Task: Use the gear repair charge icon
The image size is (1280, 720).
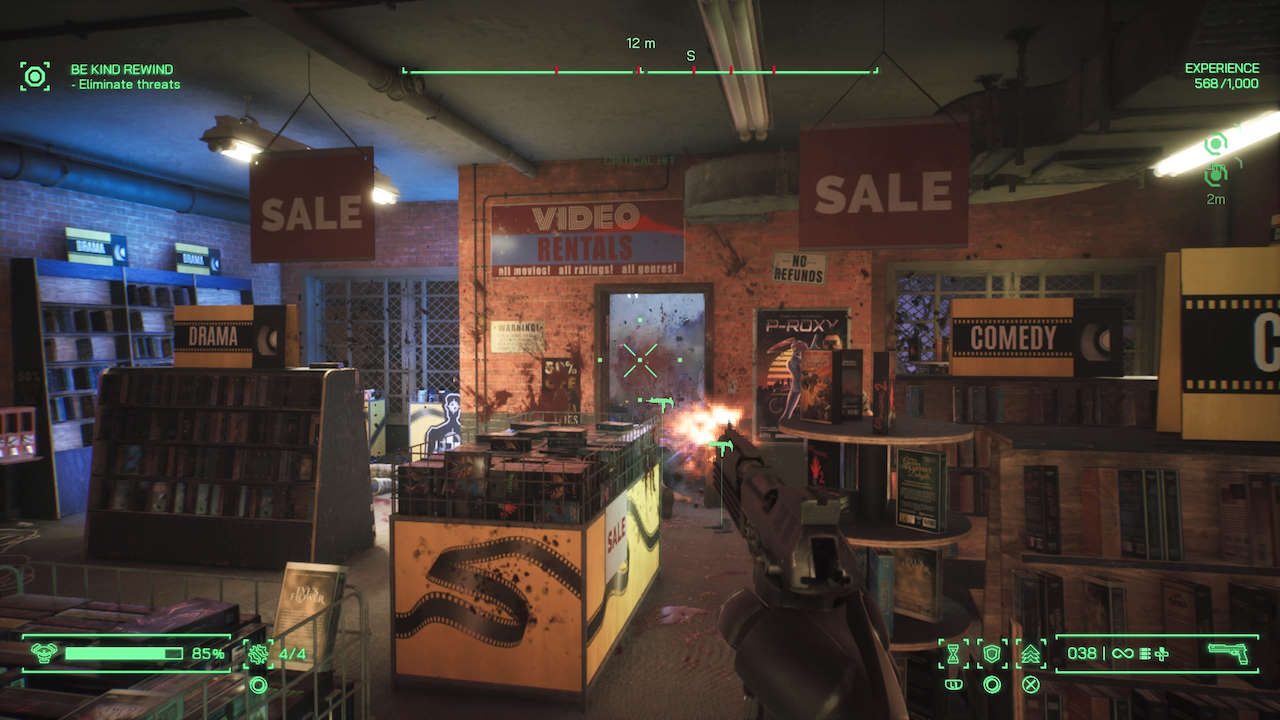Action: 258,654
